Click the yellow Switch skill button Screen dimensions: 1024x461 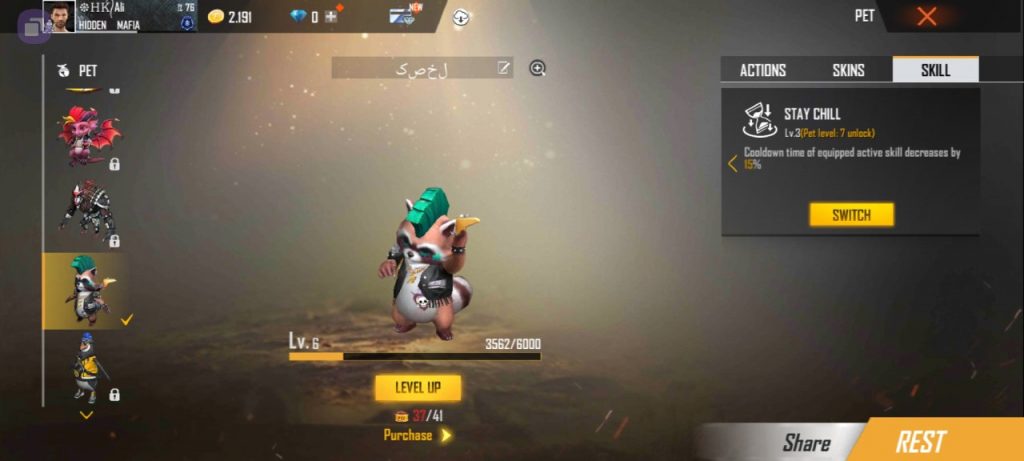coord(851,215)
